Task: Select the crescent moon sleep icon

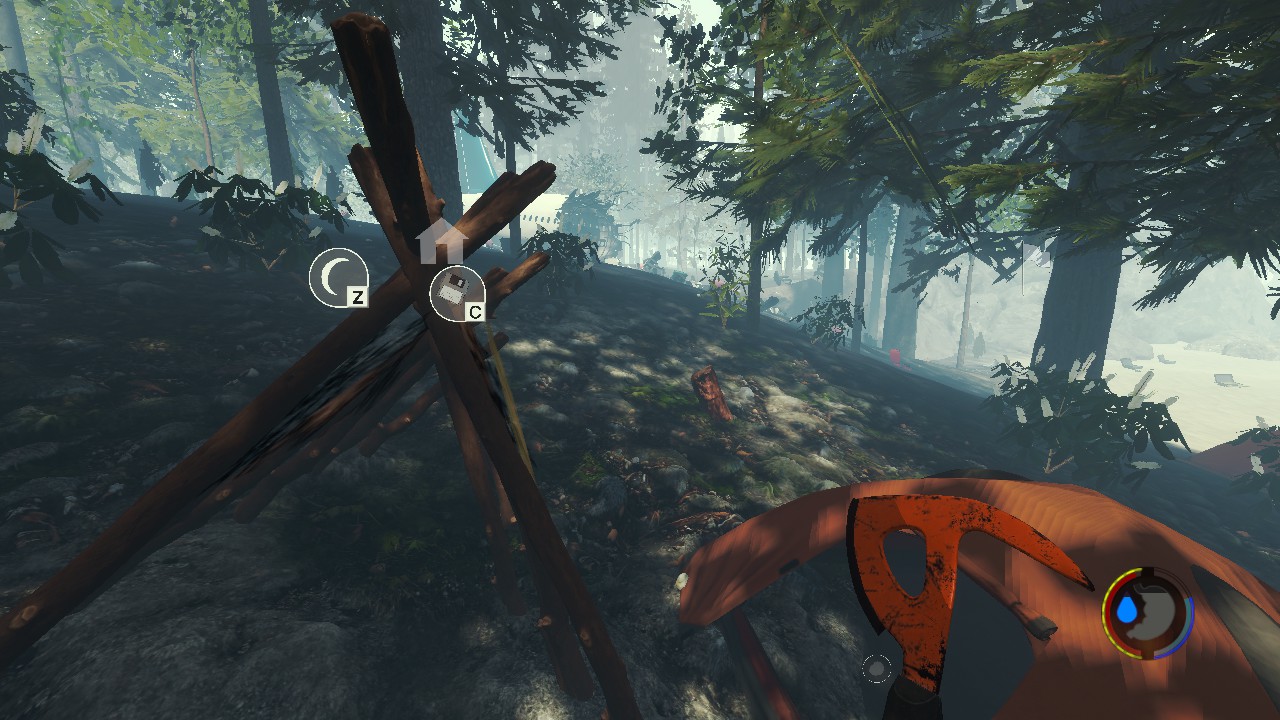Action: [x=337, y=277]
